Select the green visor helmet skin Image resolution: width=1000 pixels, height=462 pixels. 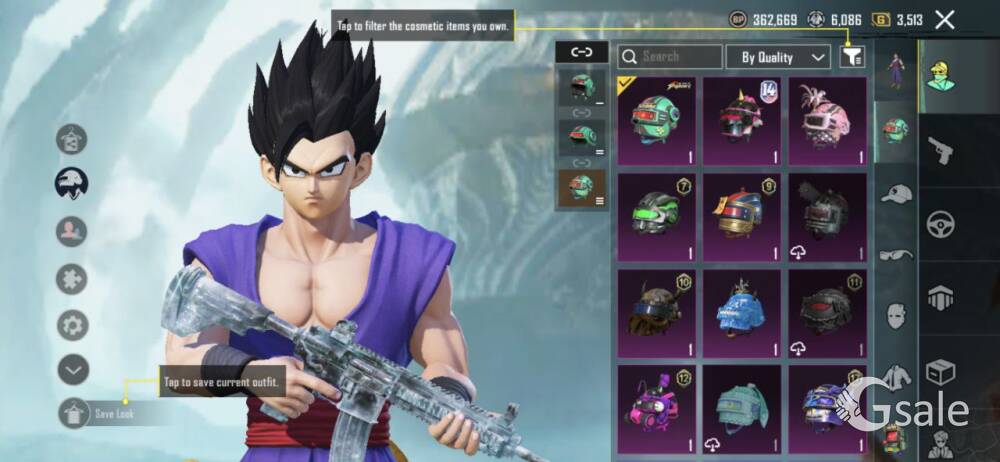[x=656, y=216]
